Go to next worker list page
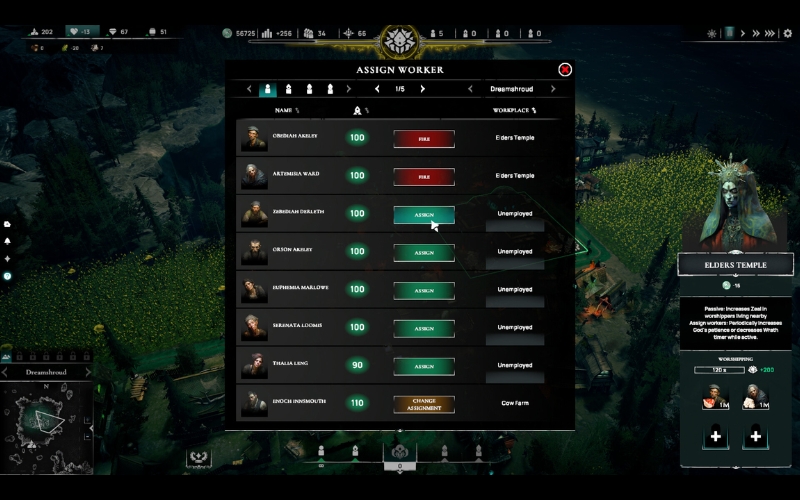The image size is (800, 500). tap(422, 89)
